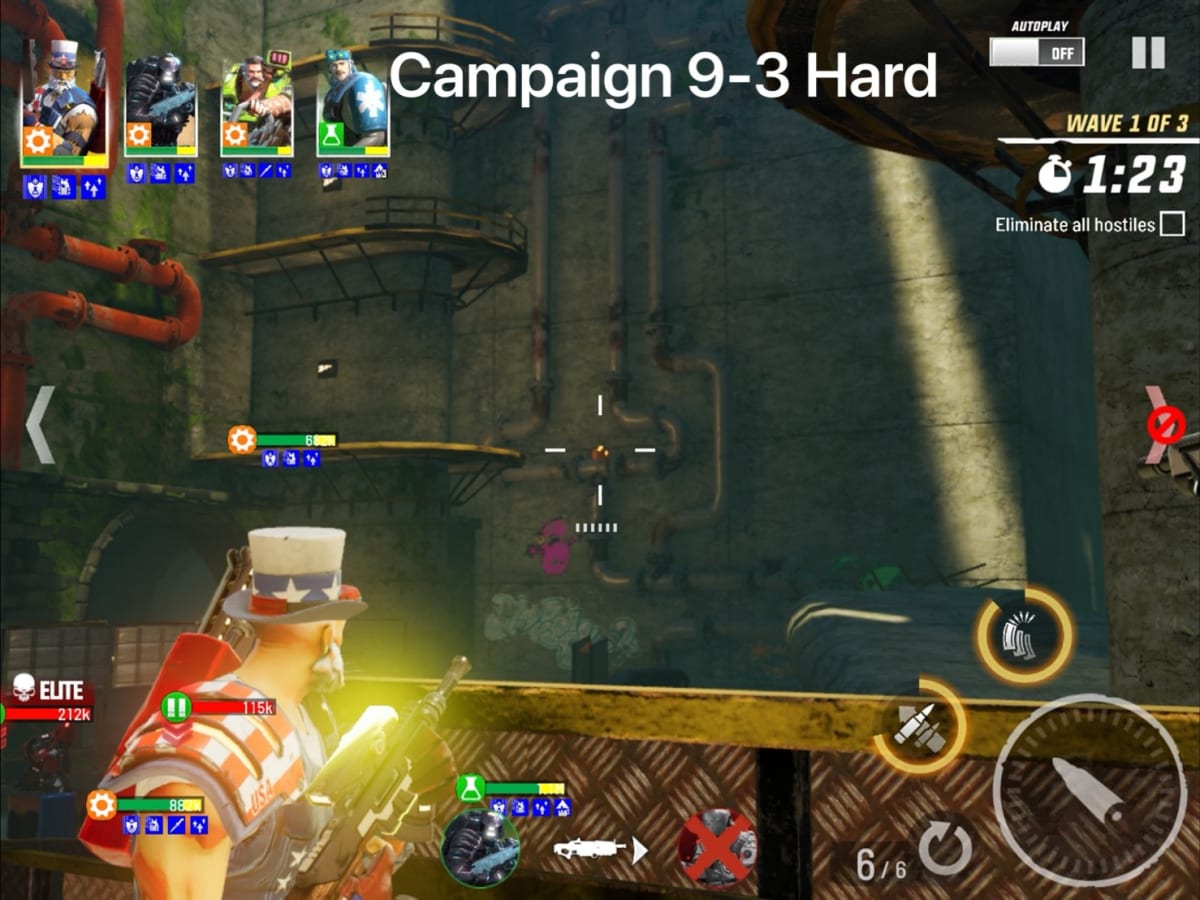Switch to the masked hero round portrait
The height and width of the screenshot is (900, 1200).
pyautogui.click(x=480, y=848)
